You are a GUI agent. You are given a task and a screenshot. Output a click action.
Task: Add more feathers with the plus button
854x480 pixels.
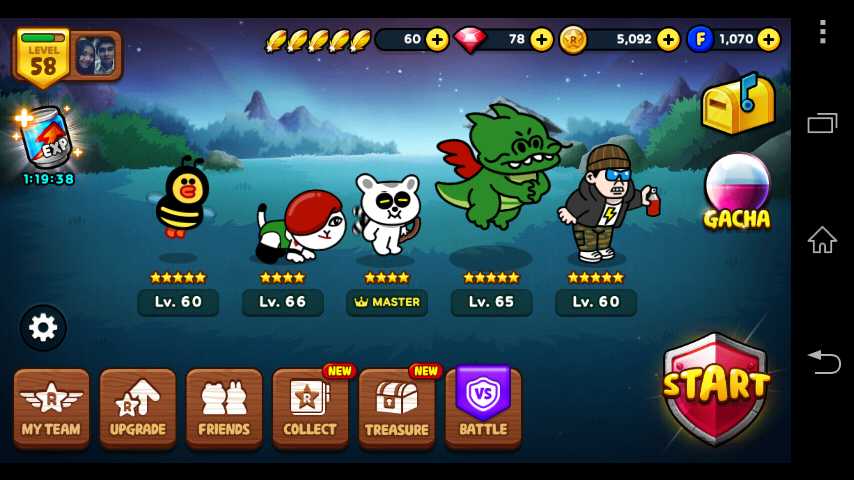click(x=437, y=39)
